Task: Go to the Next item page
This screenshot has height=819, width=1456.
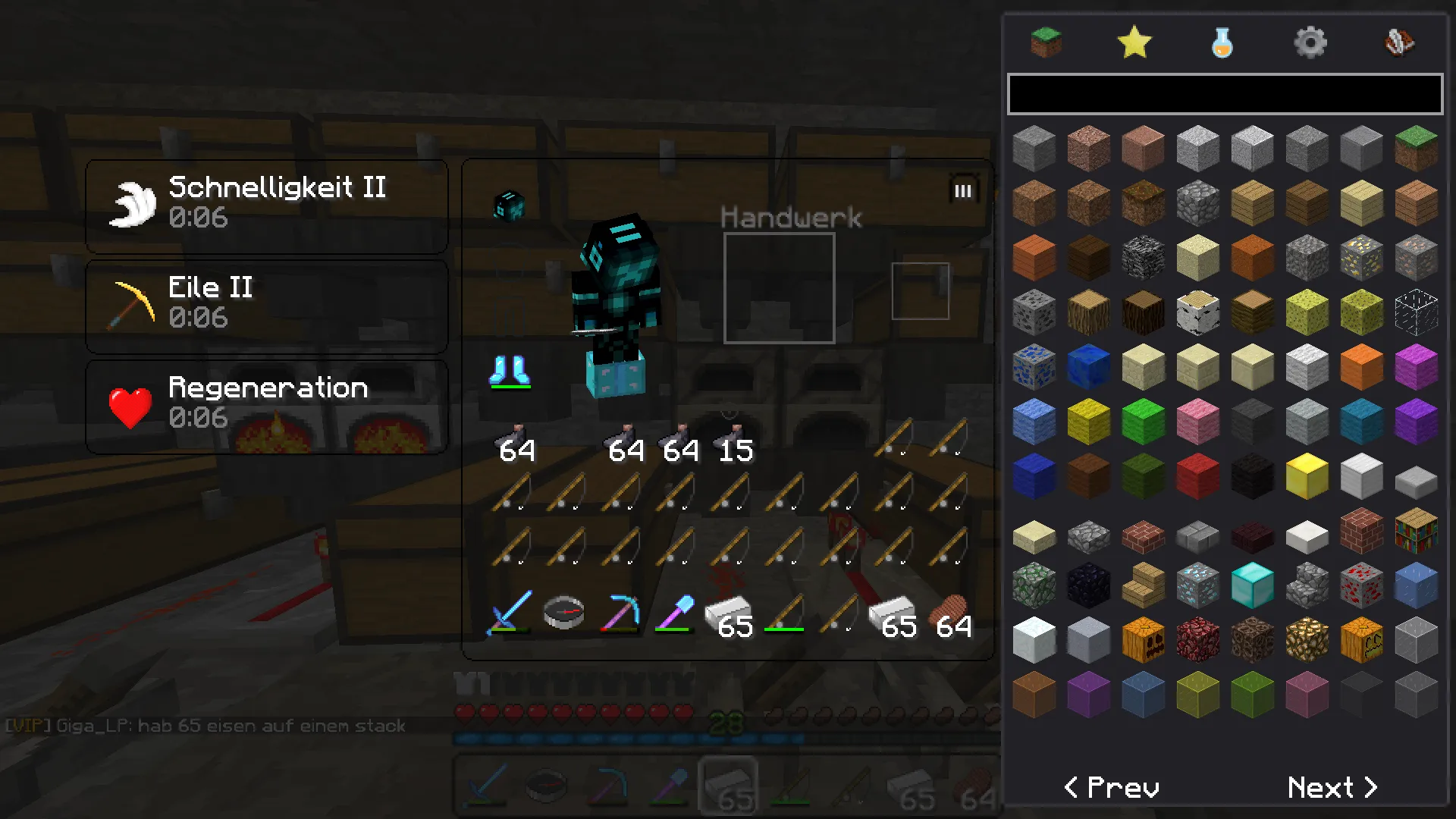Action: click(1332, 788)
